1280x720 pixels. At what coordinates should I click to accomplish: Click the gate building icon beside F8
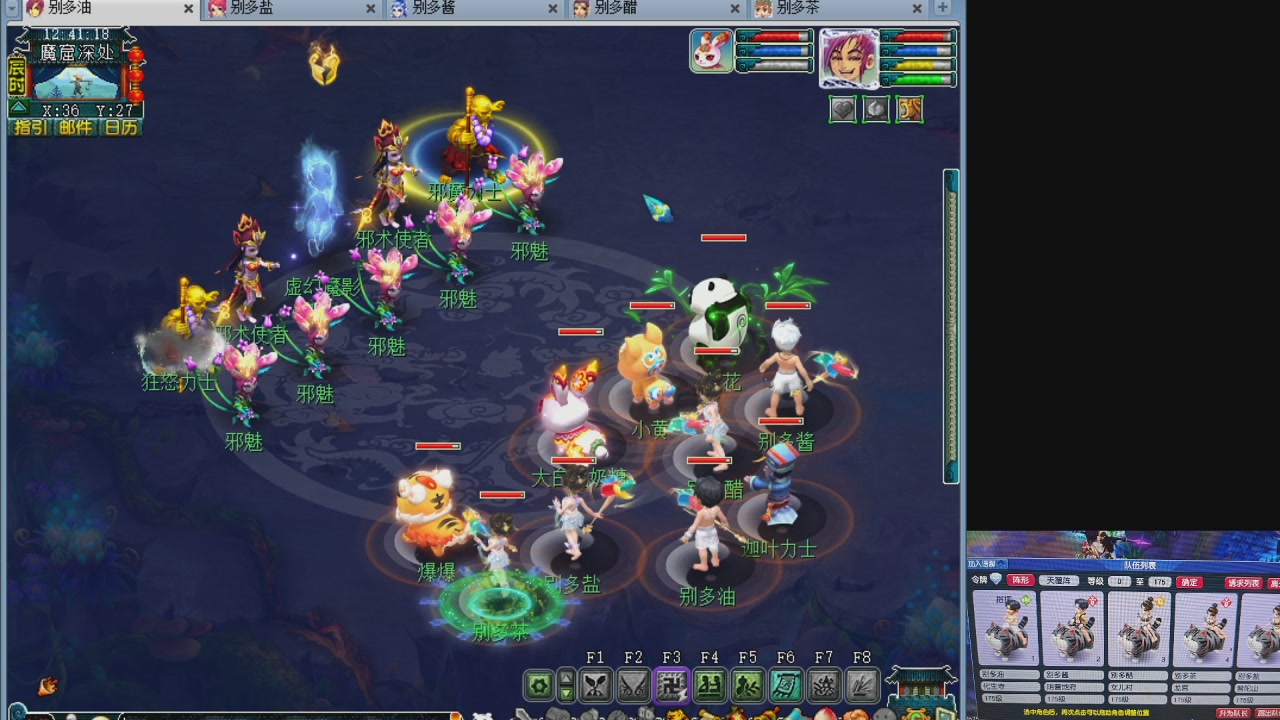[x=920, y=687]
